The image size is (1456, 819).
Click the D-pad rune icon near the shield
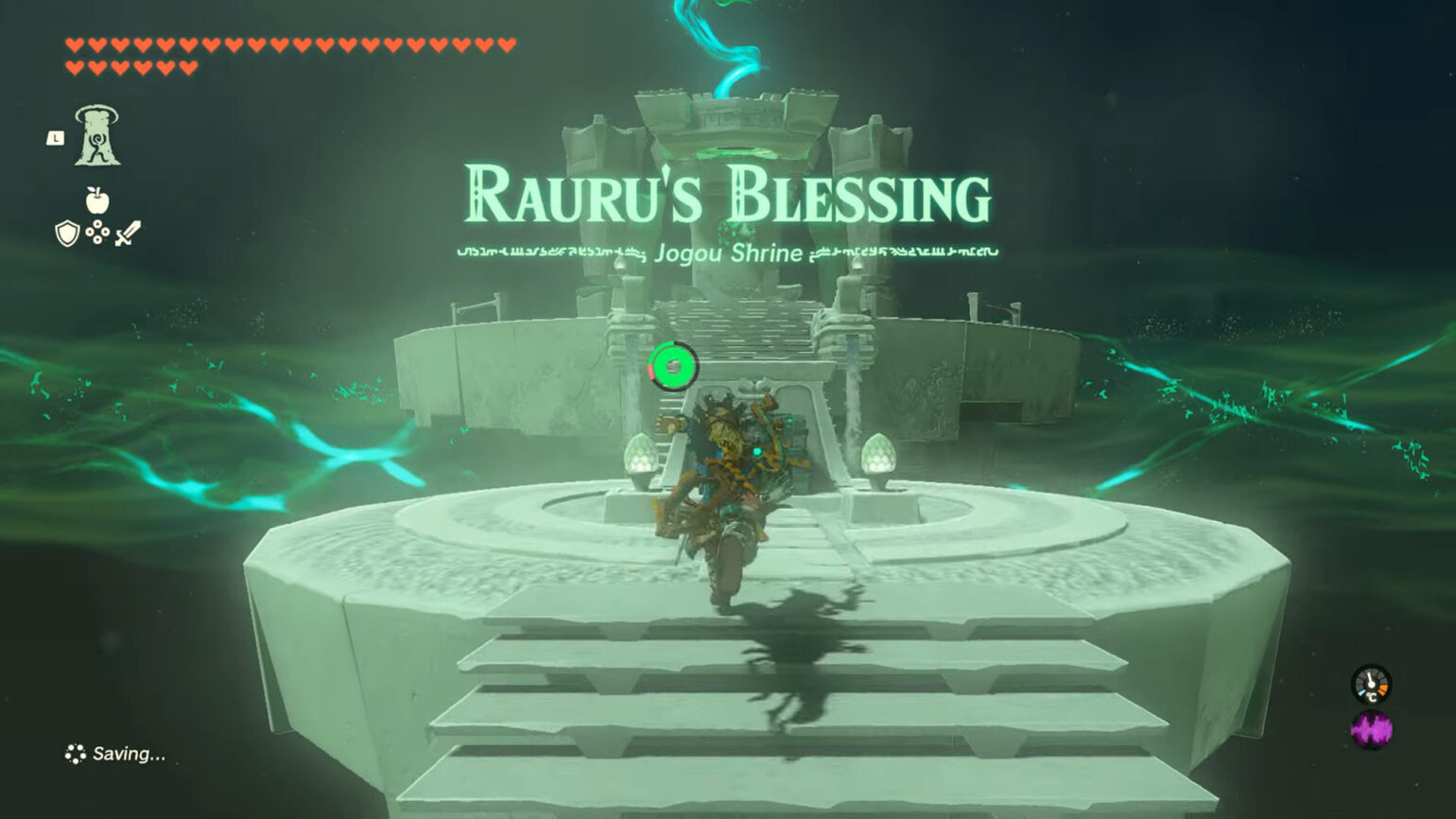pyautogui.click(x=97, y=231)
